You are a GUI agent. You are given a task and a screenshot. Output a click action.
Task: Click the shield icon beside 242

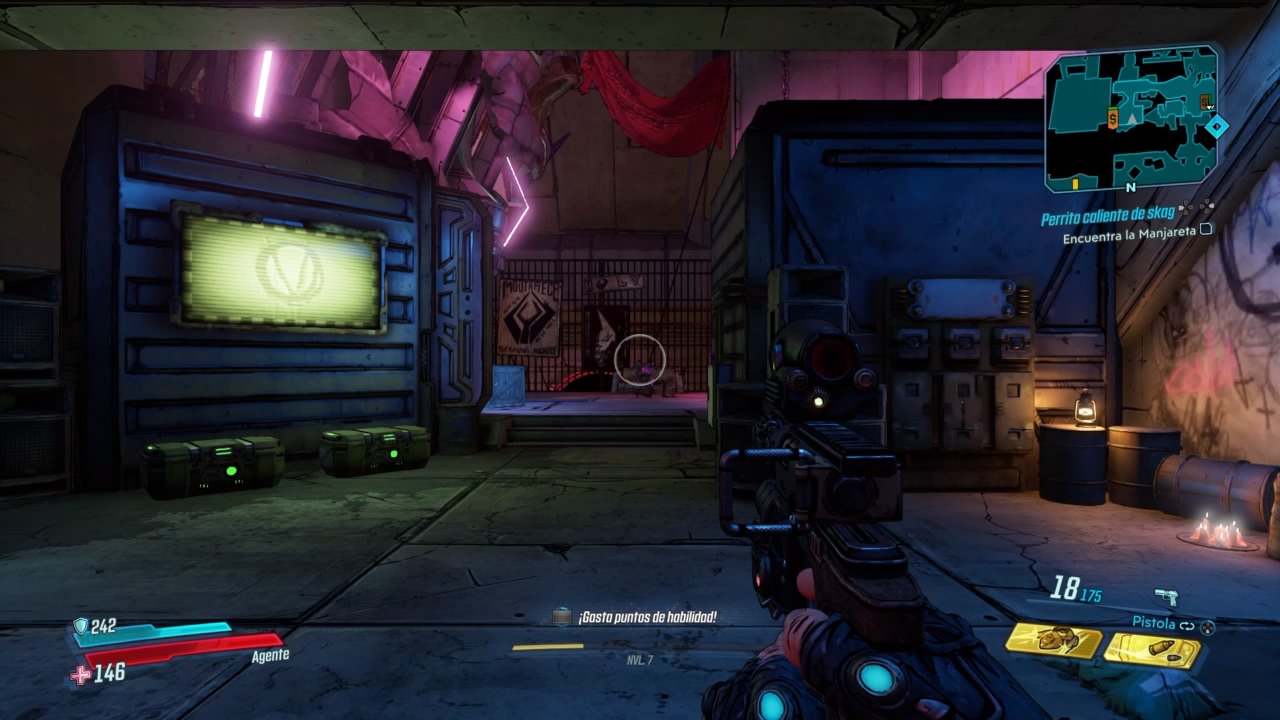tap(80, 627)
